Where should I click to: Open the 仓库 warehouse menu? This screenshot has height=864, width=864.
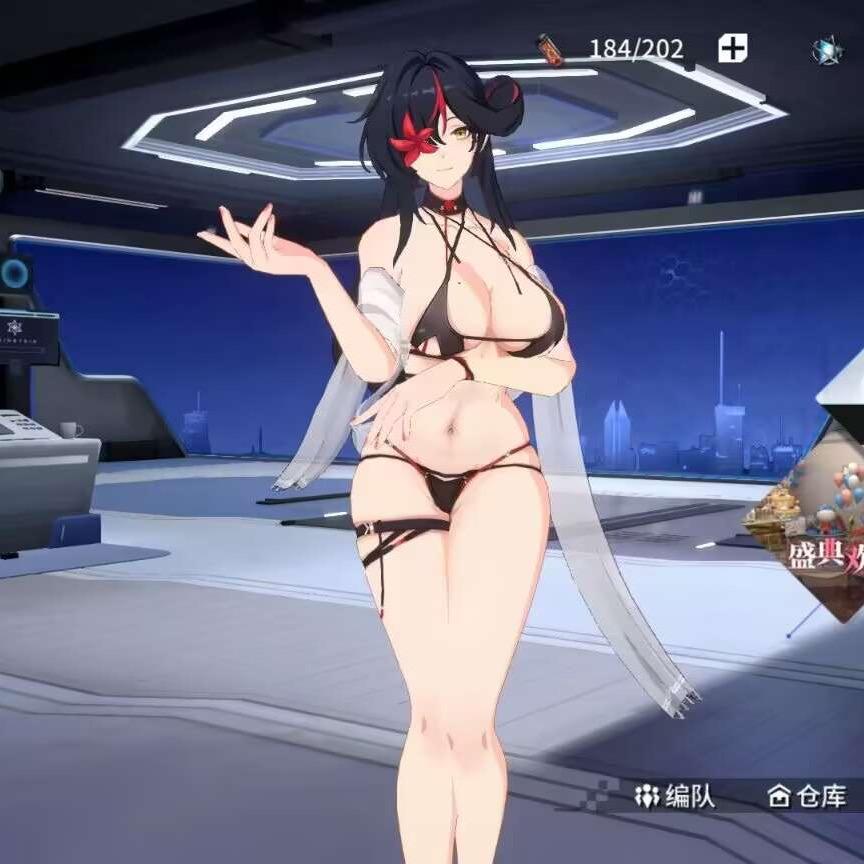click(x=807, y=796)
